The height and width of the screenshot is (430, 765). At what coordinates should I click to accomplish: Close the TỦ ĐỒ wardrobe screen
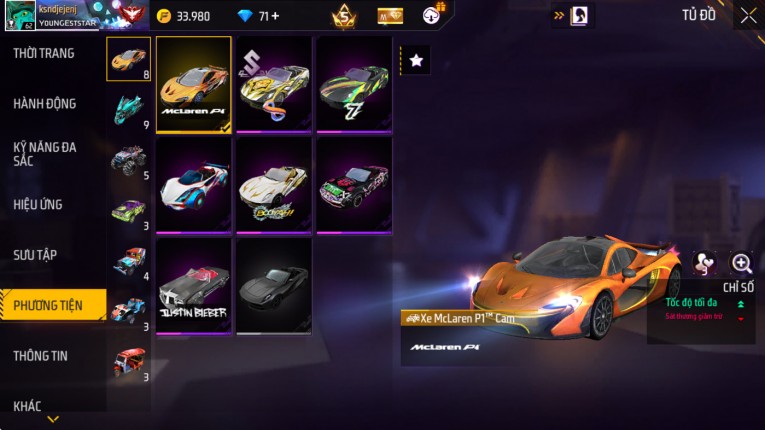coord(748,15)
